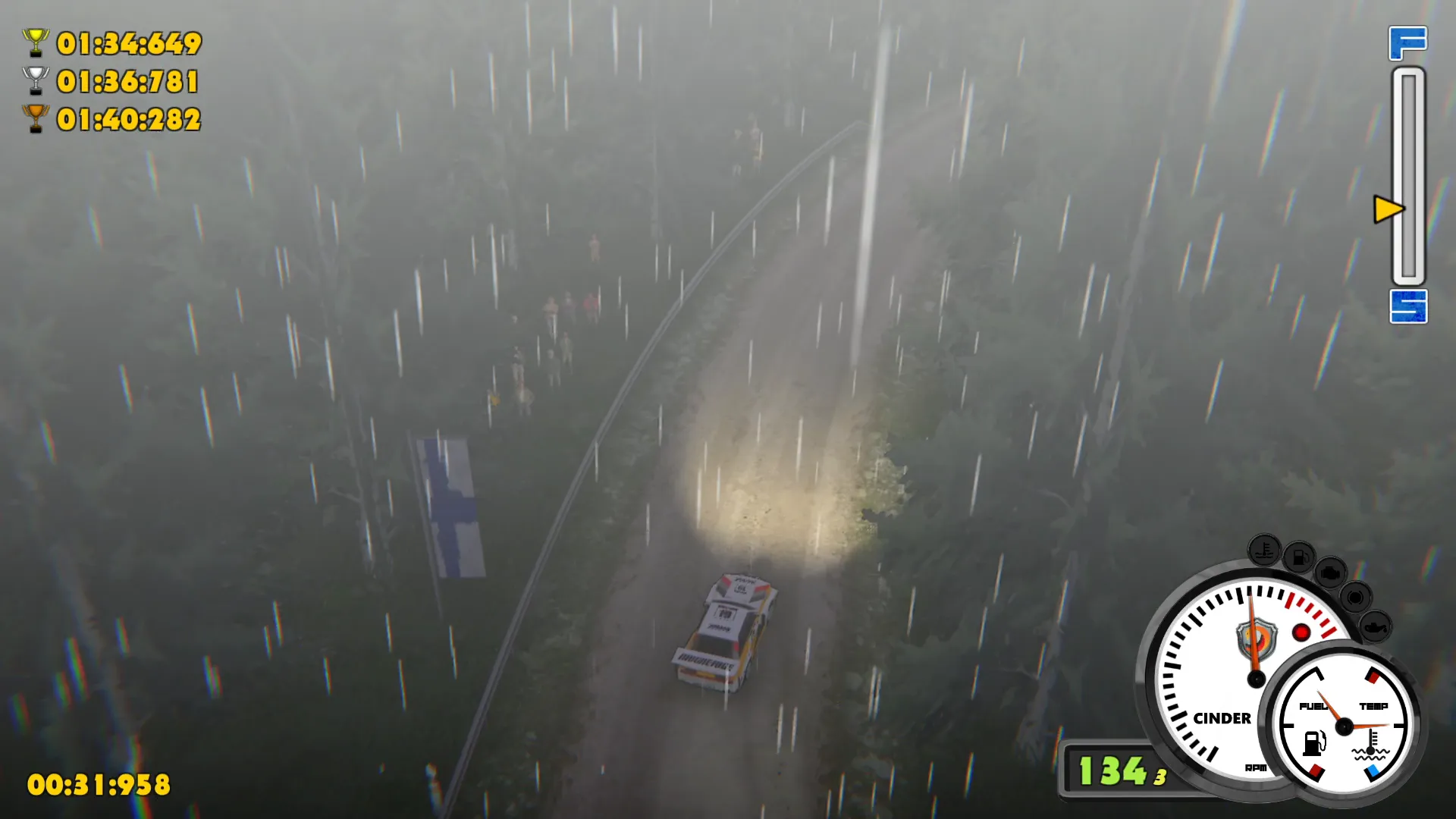This screenshot has width=1456, height=819.
Task: Select the fuel warning indicator icon
Action: pyautogui.click(x=1301, y=556)
